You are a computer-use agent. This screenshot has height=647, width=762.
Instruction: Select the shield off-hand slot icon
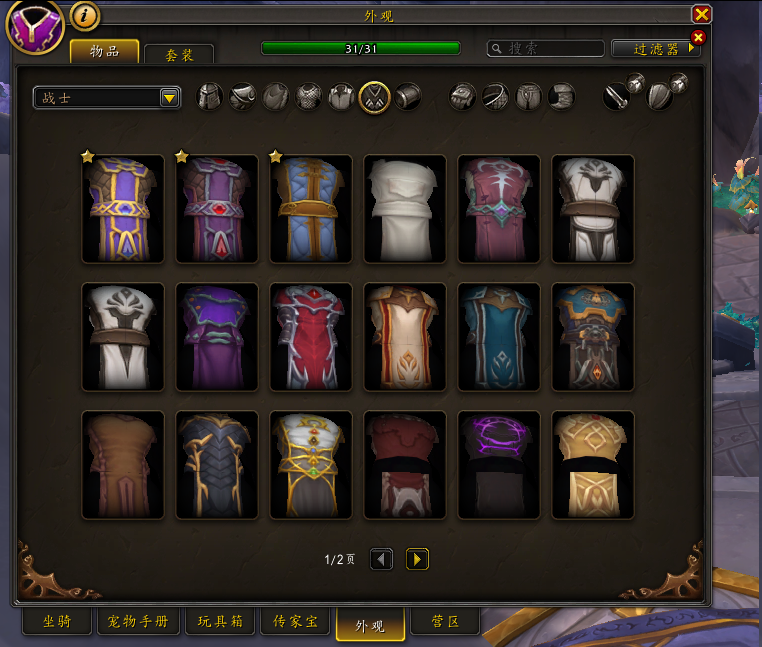(x=661, y=96)
